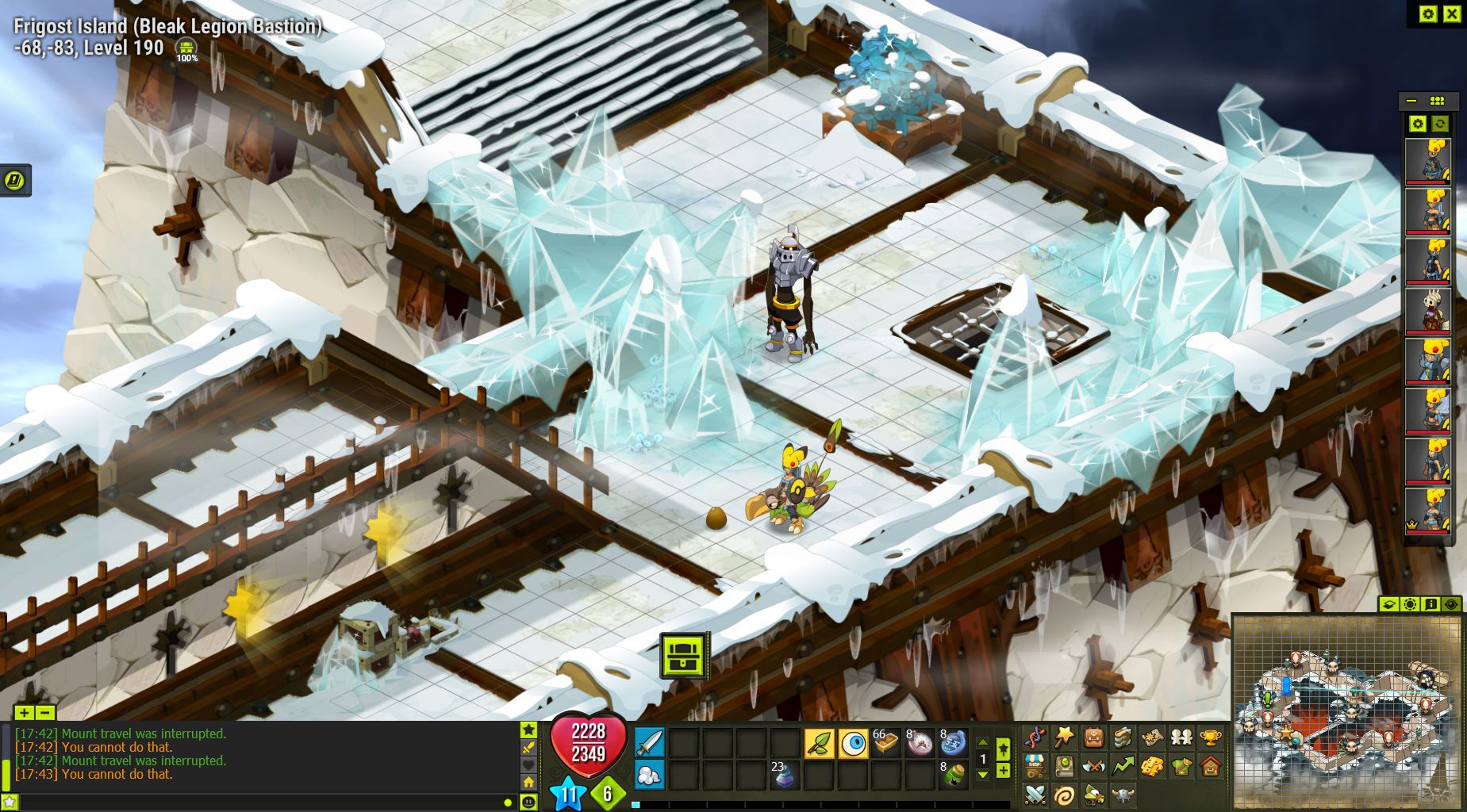Open the achievements gold trophy icon
The height and width of the screenshot is (812, 1467).
(x=1210, y=739)
